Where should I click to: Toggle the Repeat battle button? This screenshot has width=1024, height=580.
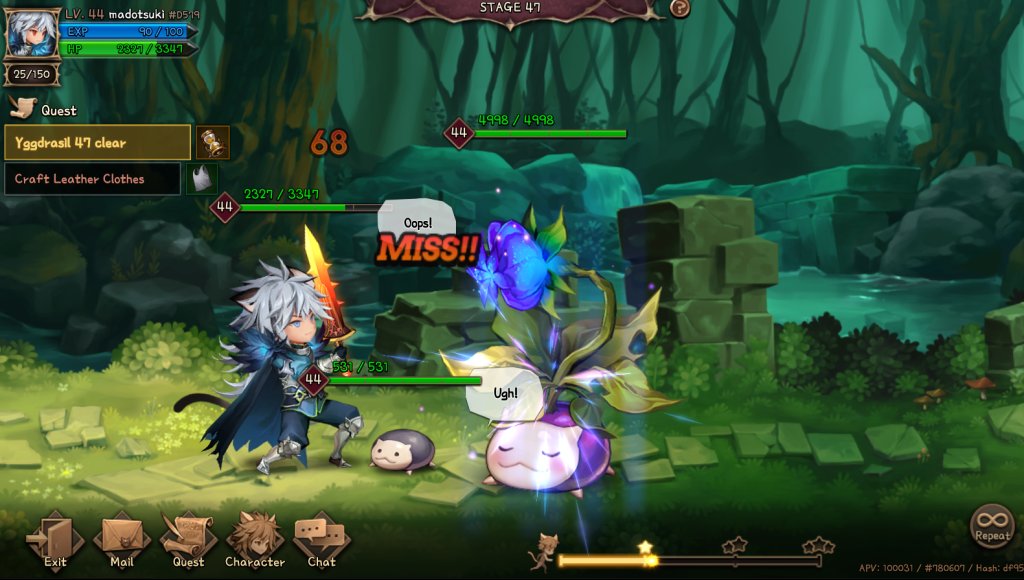992,525
